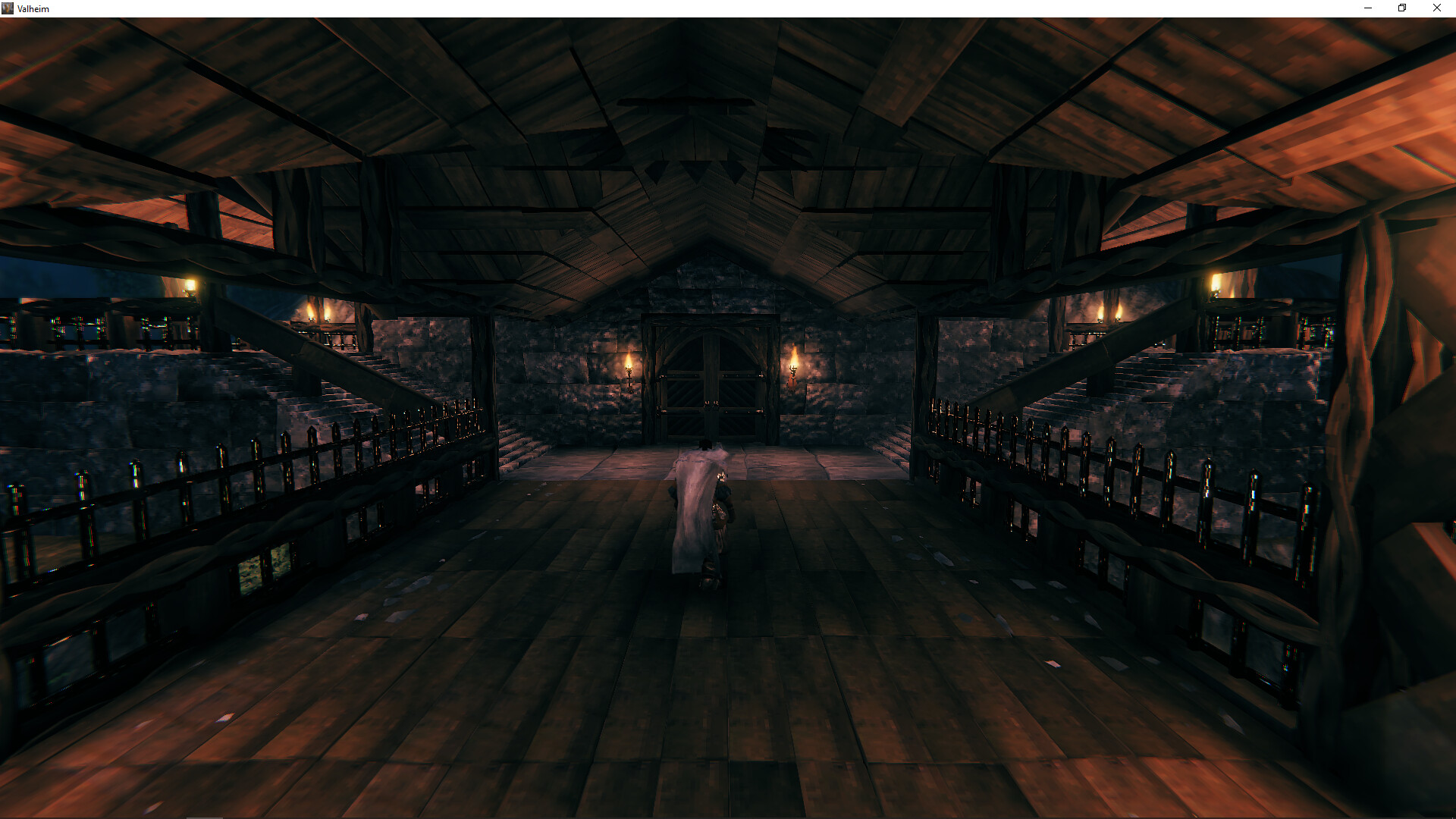
Task: Restore down the Valheim window
Action: coord(1402,8)
